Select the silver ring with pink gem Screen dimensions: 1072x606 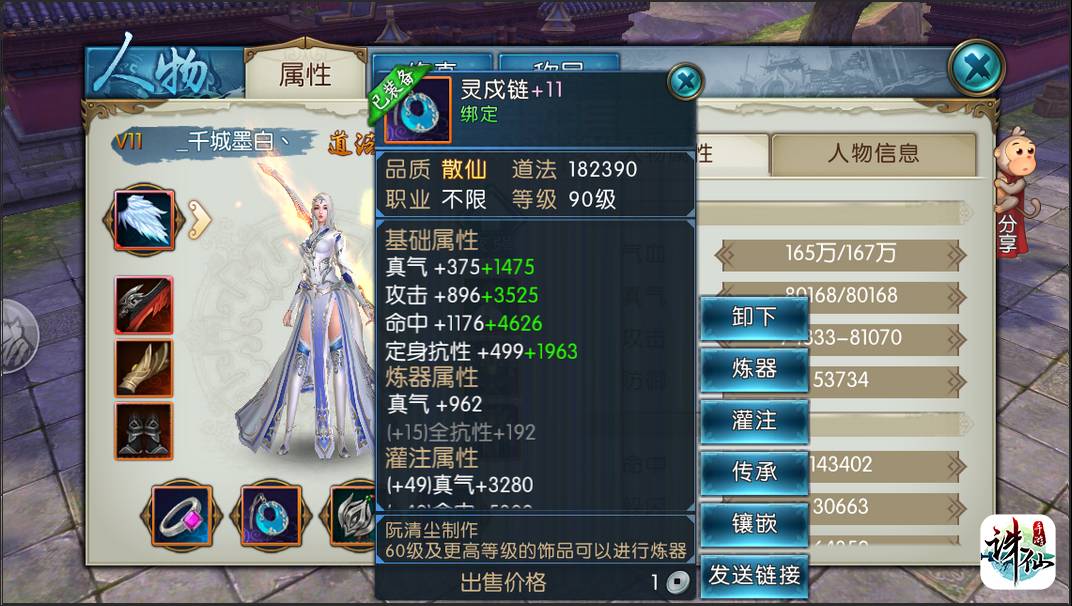(x=183, y=515)
